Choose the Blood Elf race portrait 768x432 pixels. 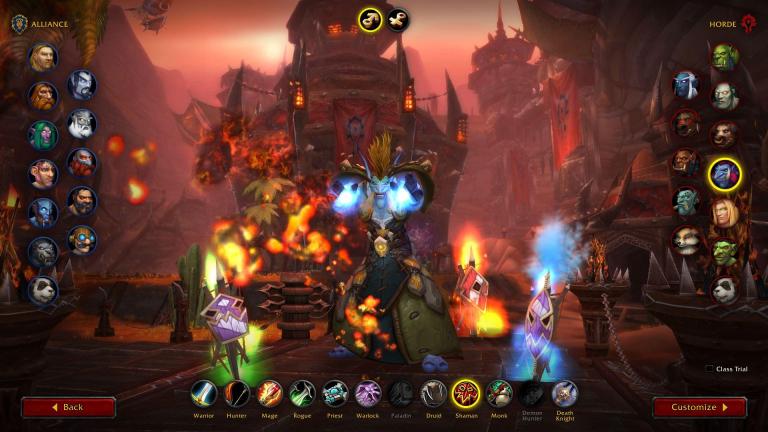[724, 212]
